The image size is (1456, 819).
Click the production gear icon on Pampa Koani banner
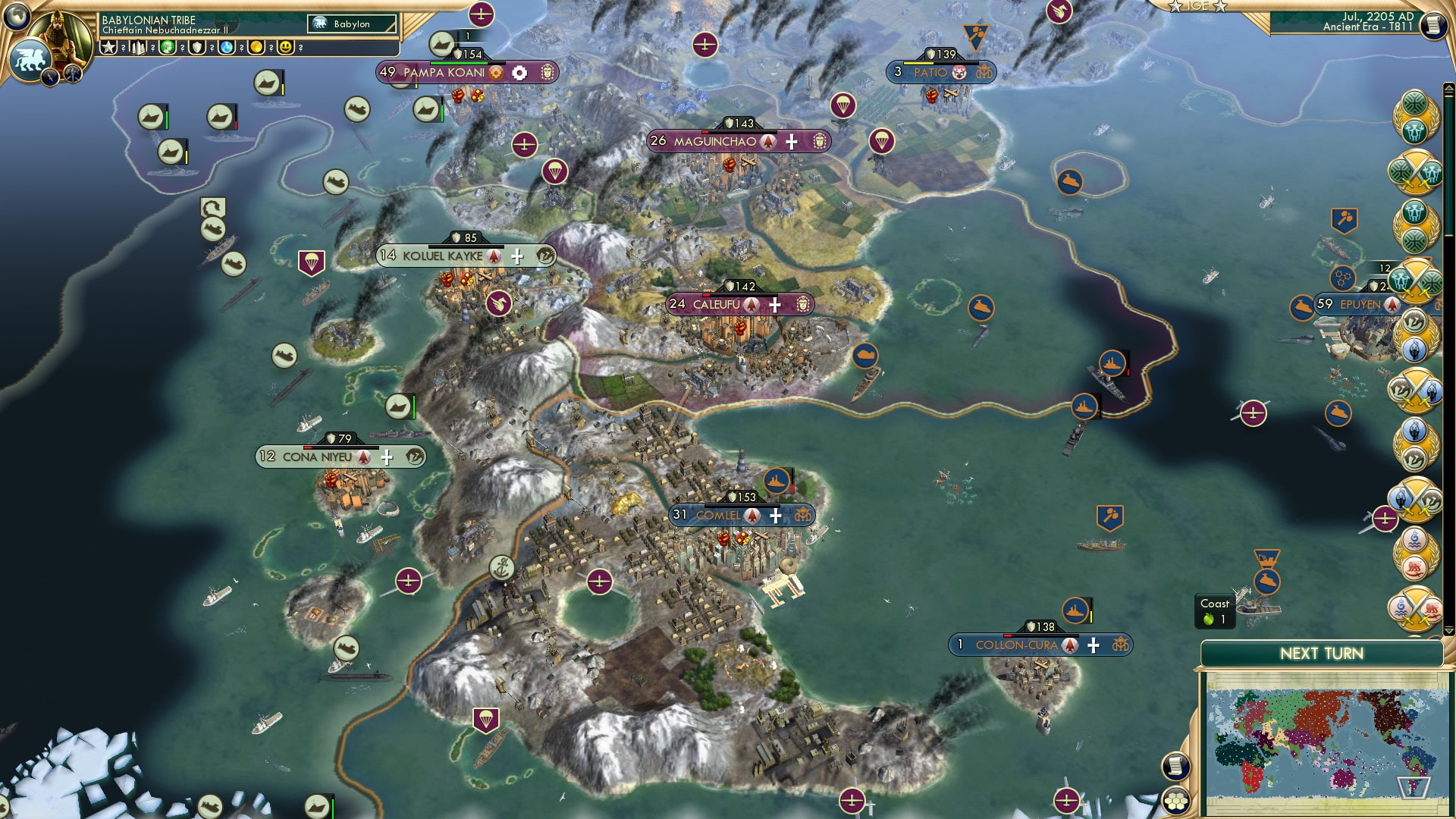point(519,73)
